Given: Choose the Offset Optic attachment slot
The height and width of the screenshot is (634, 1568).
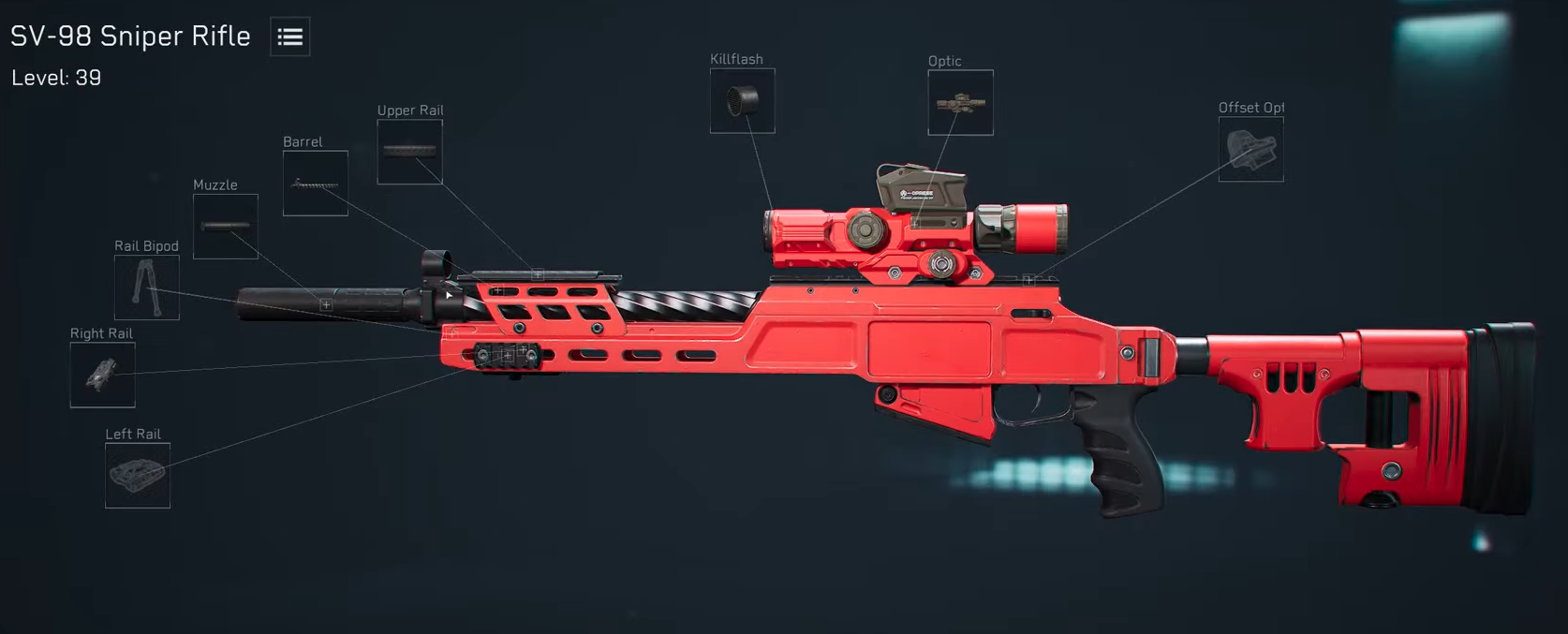Looking at the screenshot, I should 1250,150.
